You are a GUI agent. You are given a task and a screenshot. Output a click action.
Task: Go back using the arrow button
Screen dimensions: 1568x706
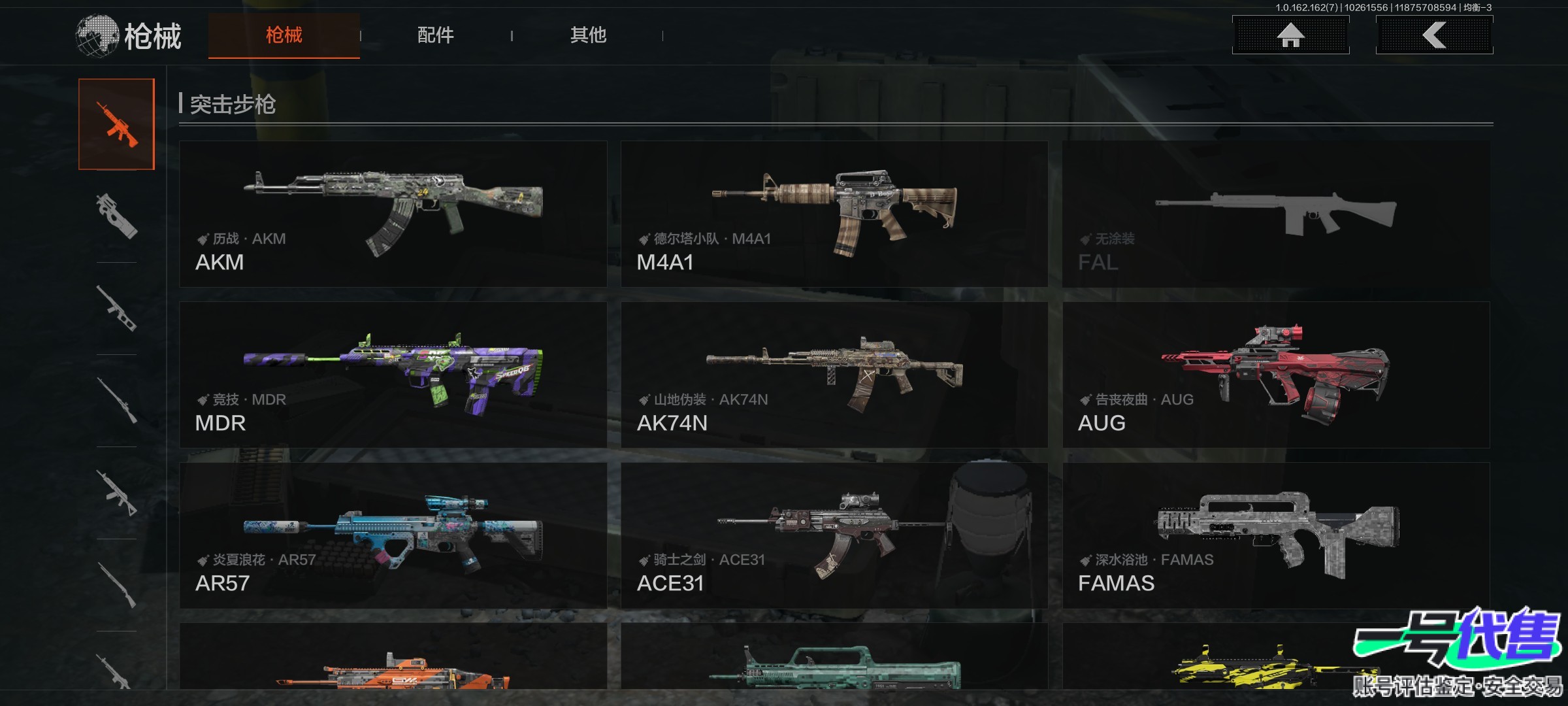click(x=1434, y=35)
